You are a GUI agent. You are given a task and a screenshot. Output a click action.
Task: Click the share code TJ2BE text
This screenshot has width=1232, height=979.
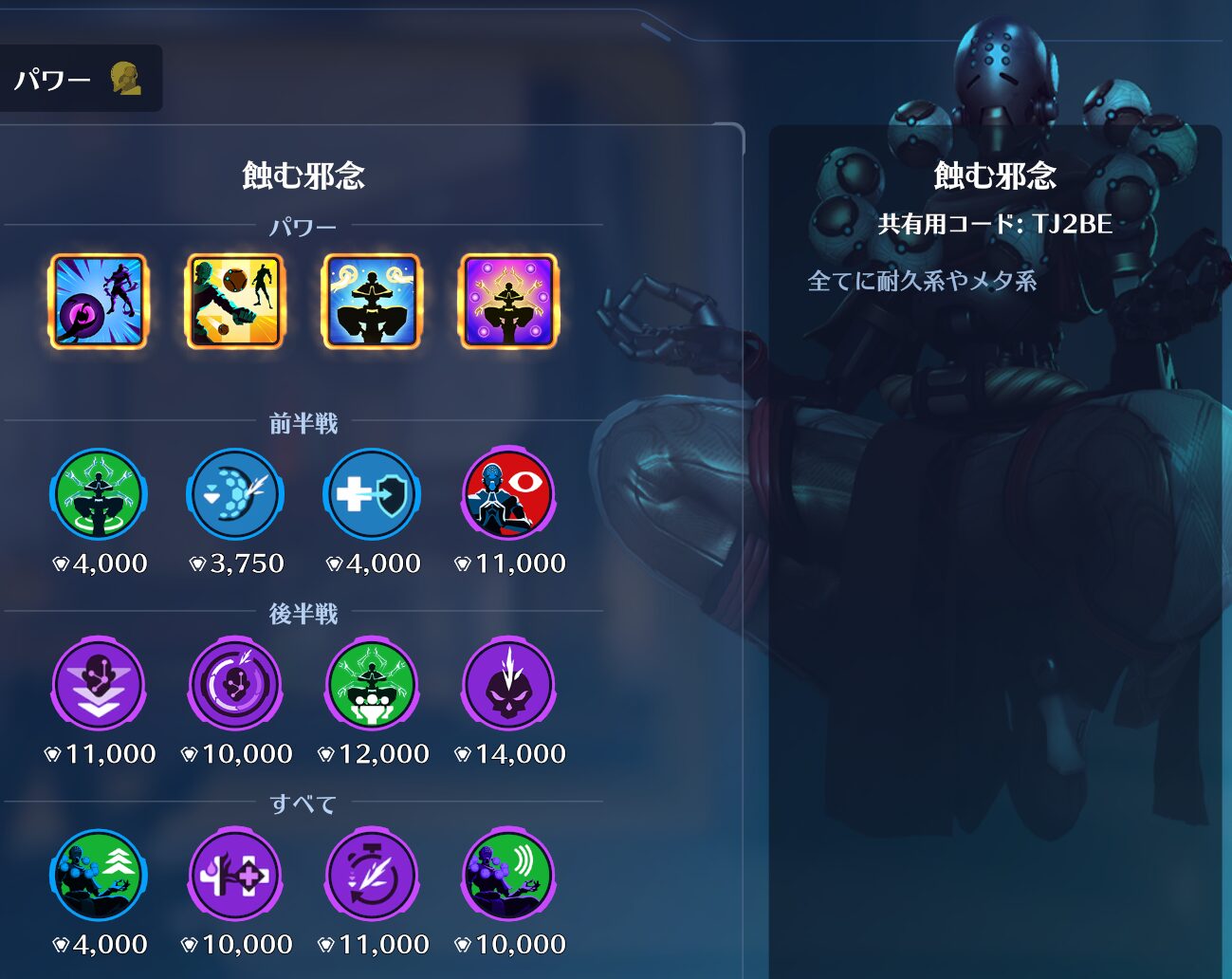[995, 224]
